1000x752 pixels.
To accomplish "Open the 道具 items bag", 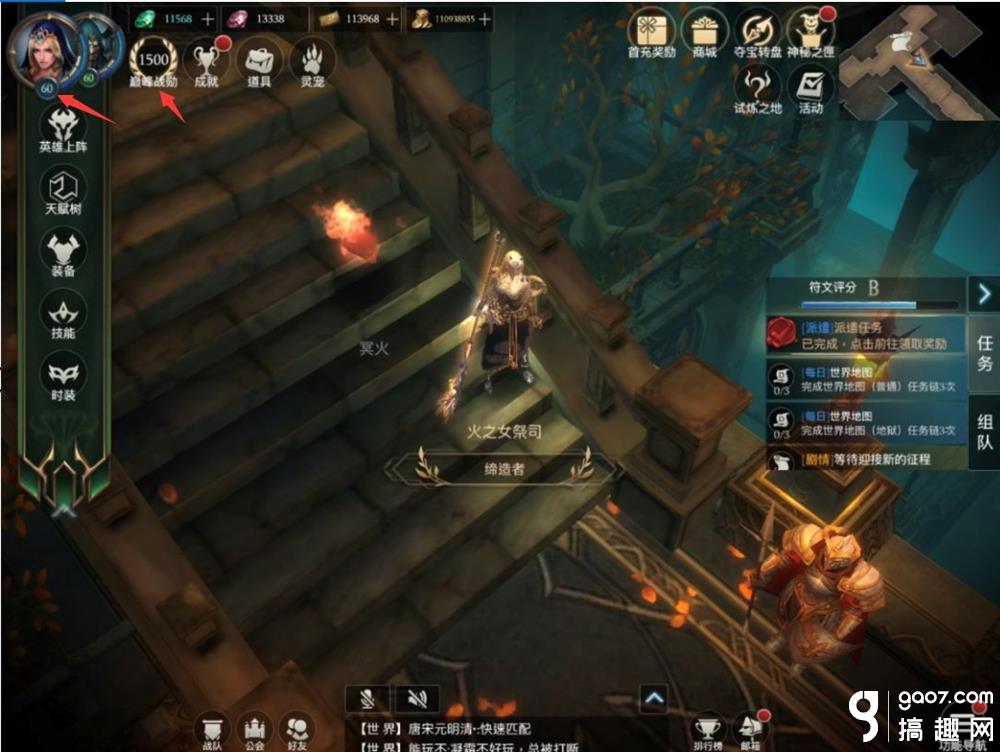I will point(260,61).
